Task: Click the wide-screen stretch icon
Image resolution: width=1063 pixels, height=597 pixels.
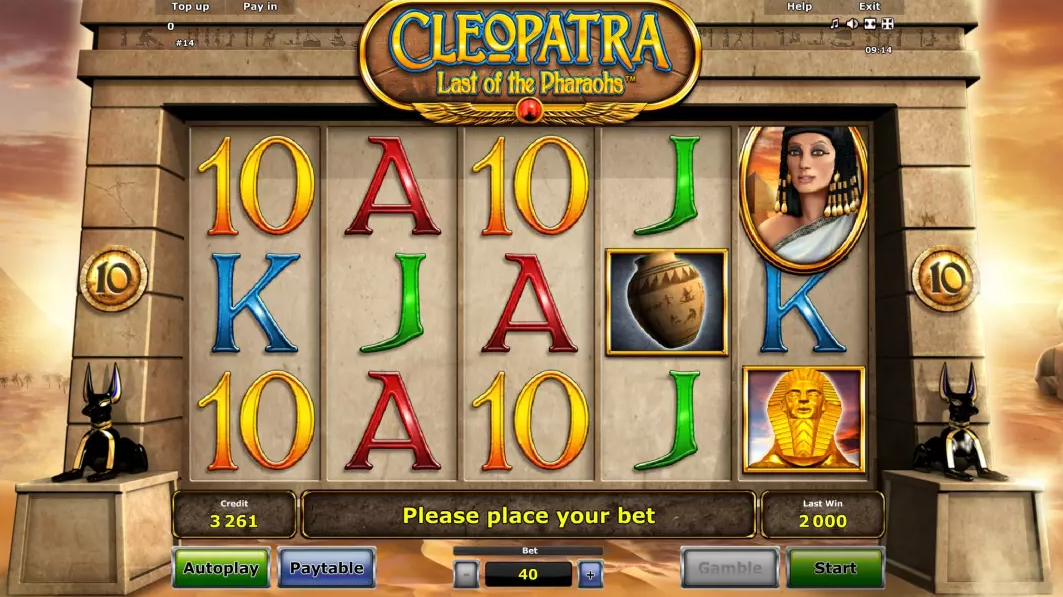Action: pos(870,24)
